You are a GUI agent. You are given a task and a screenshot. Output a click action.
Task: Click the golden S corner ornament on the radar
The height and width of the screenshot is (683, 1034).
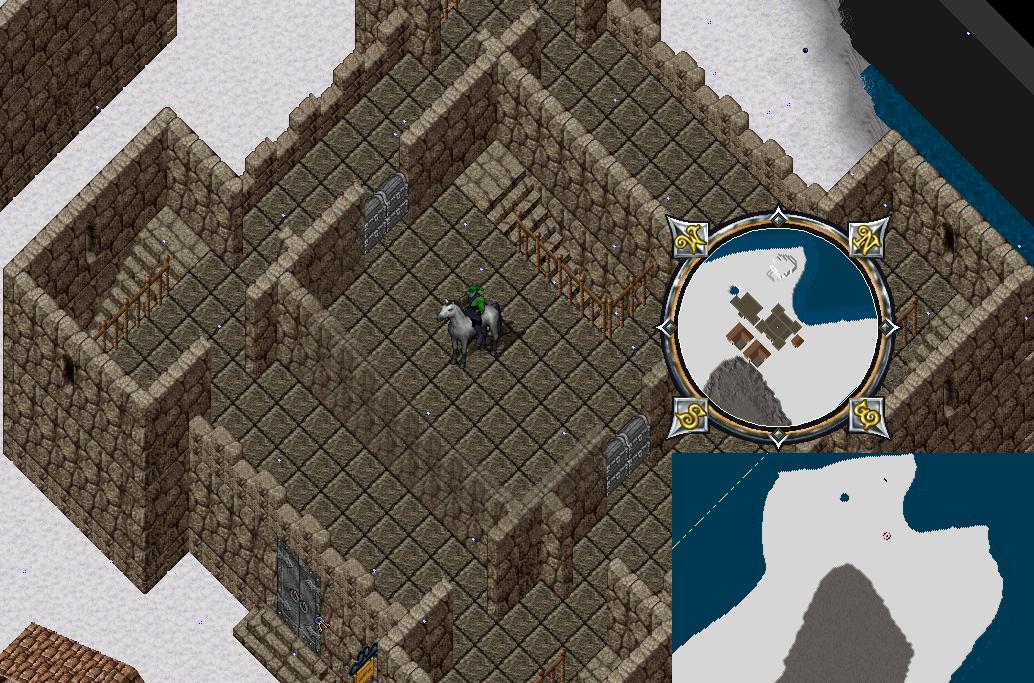click(x=690, y=413)
